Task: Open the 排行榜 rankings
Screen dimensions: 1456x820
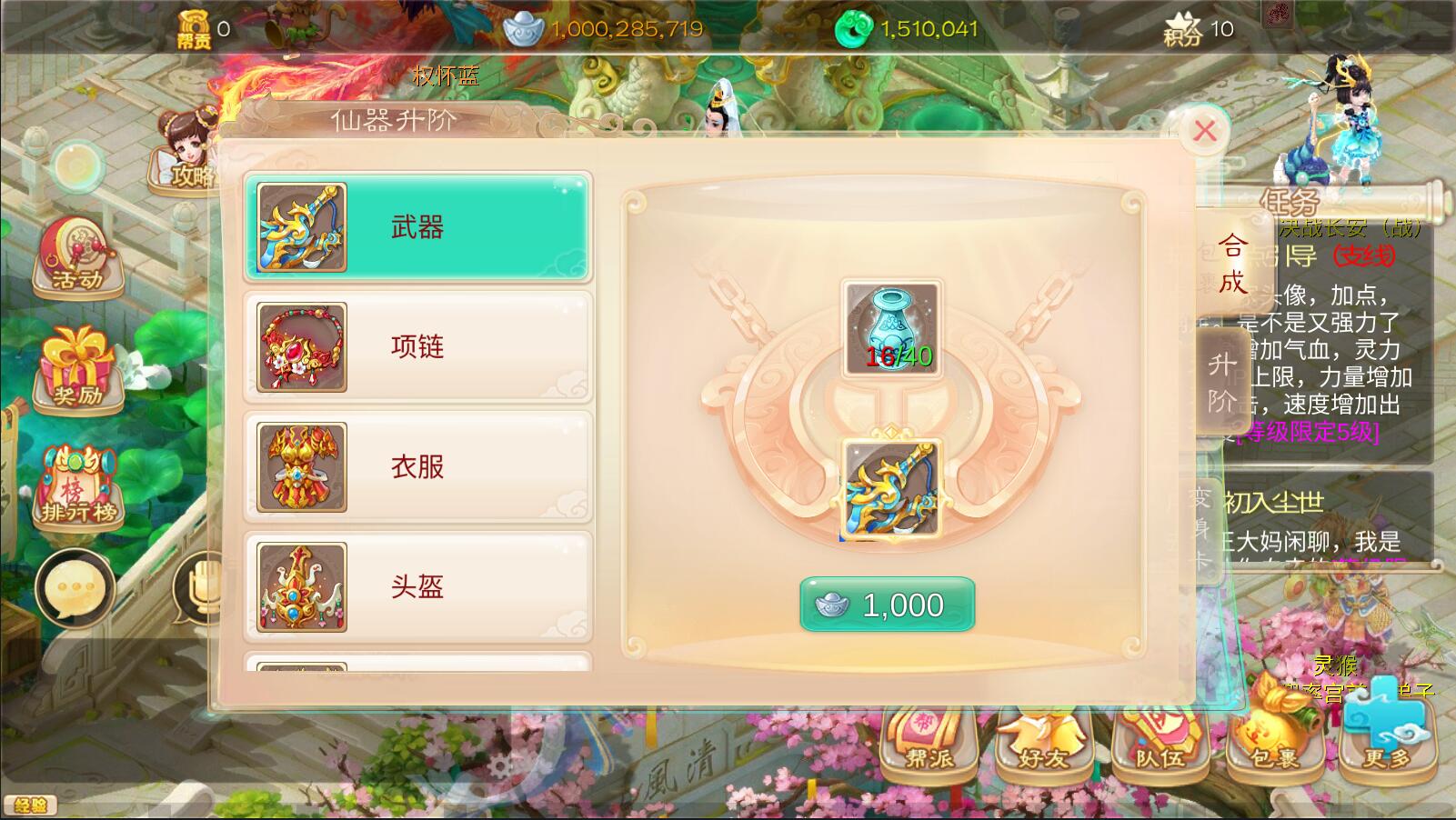Action: [x=78, y=488]
